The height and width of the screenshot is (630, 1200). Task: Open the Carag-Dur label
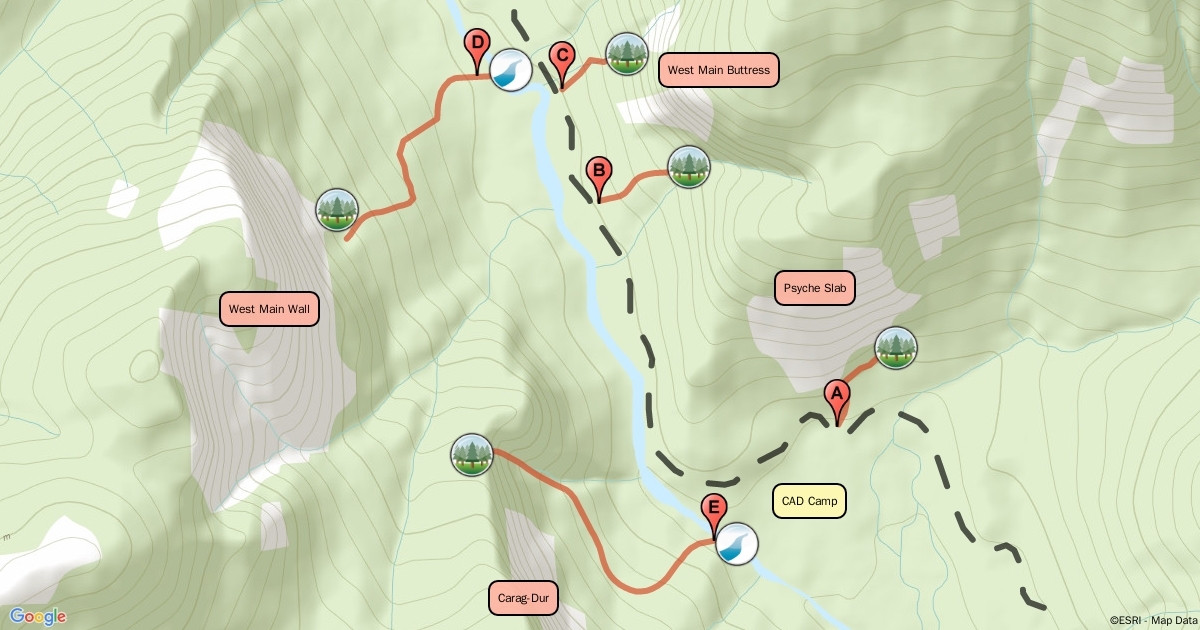pos(524,599)
